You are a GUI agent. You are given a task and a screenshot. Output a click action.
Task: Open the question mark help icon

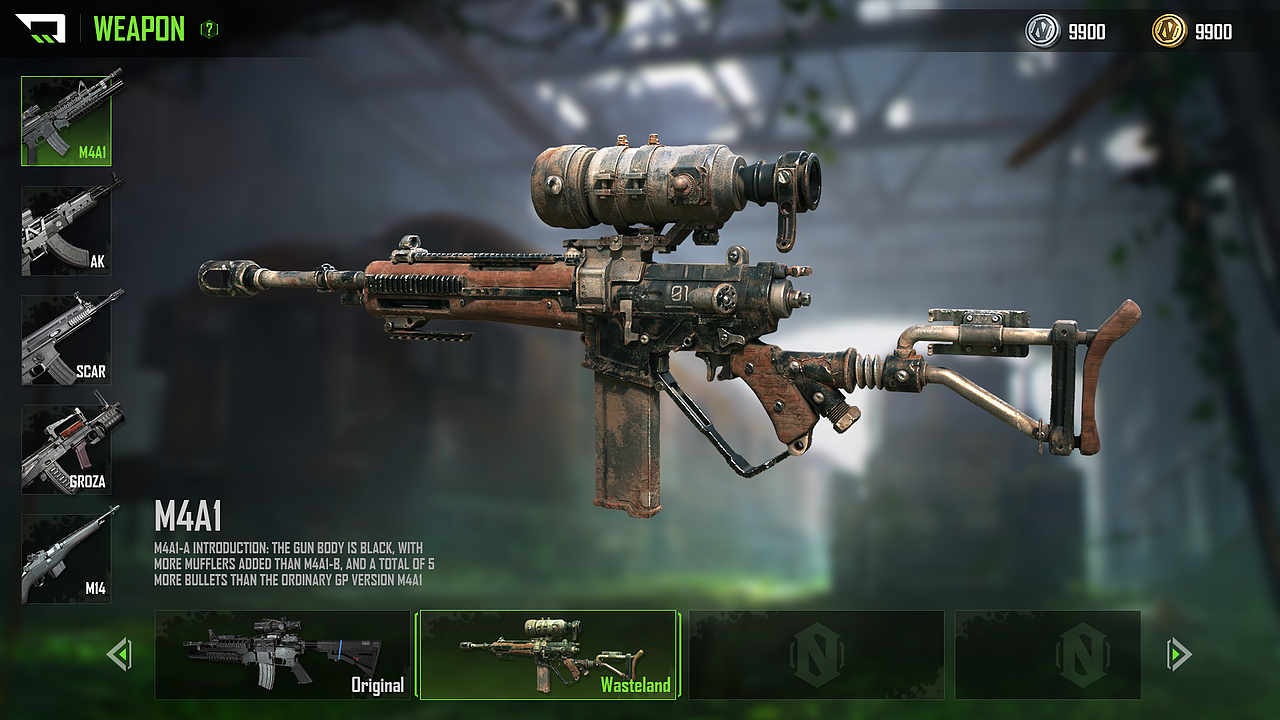click(209, 30)
